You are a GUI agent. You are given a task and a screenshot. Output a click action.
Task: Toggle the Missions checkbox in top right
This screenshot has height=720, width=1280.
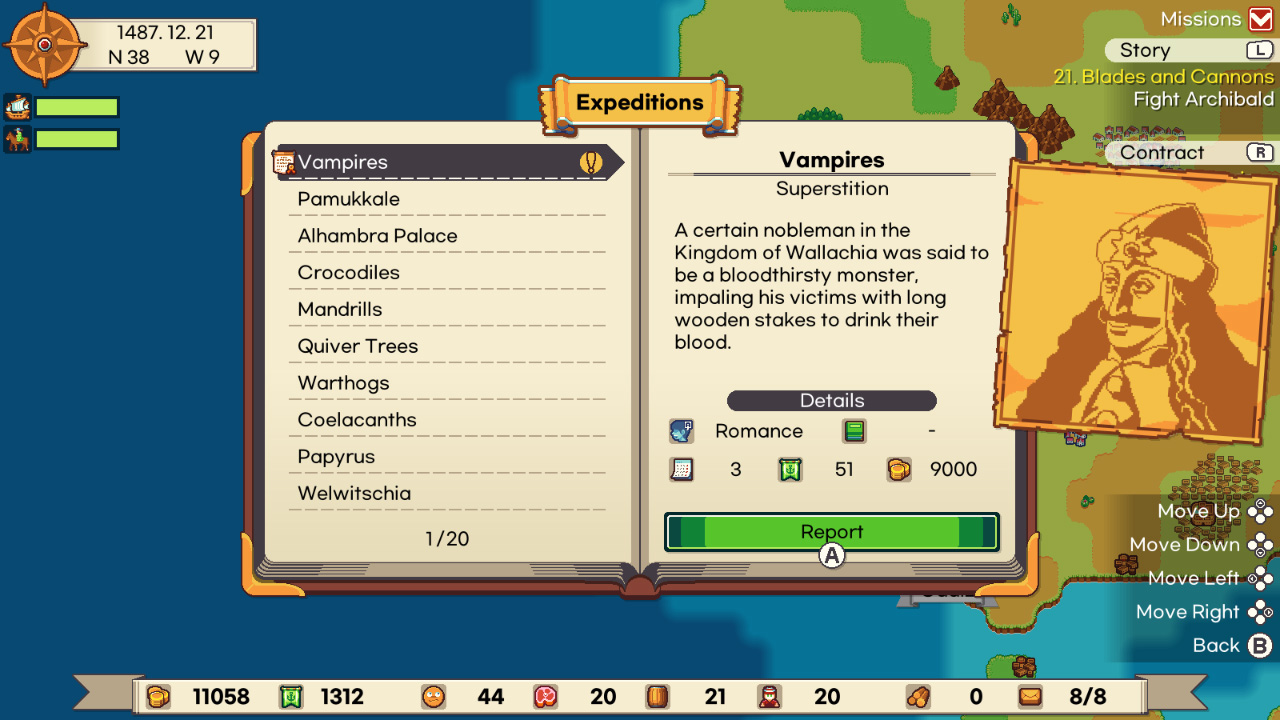[1262, 18]
